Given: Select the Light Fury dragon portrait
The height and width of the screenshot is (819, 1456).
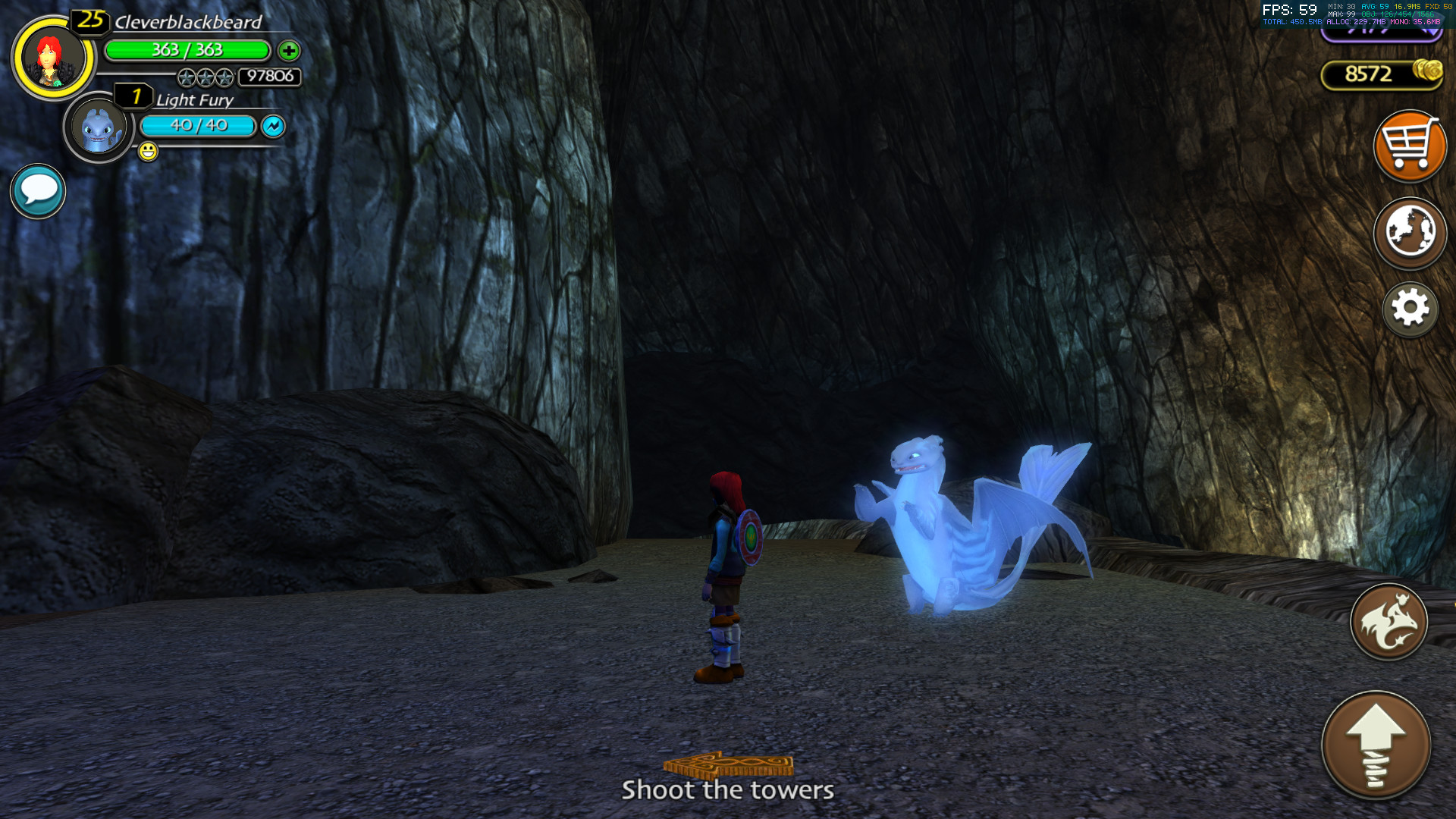Looking at the screenshot, I should pyautogui.click(x=99, y=126).
